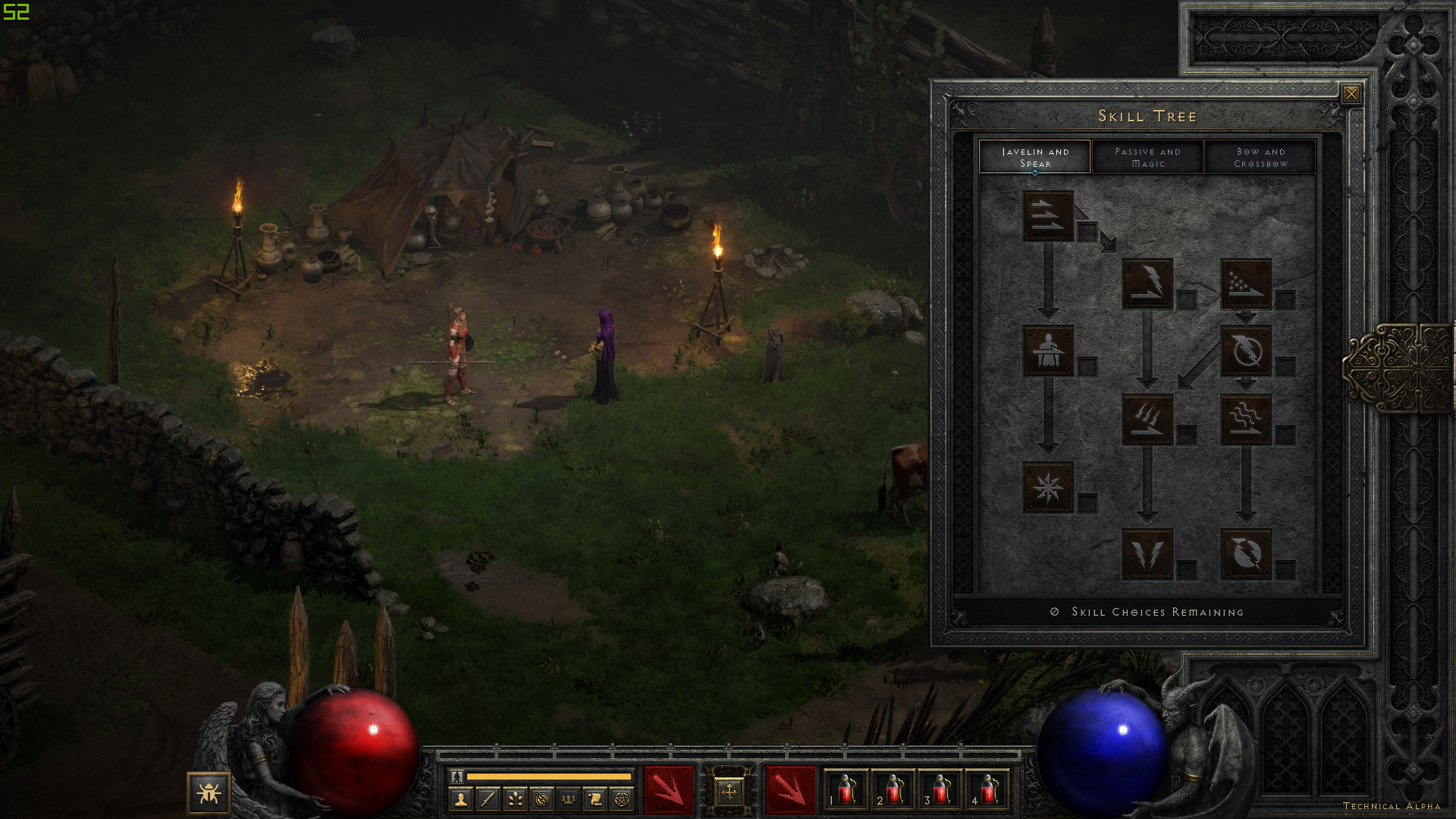Pick the Poison Javelin skill icon

point(1245,284)
